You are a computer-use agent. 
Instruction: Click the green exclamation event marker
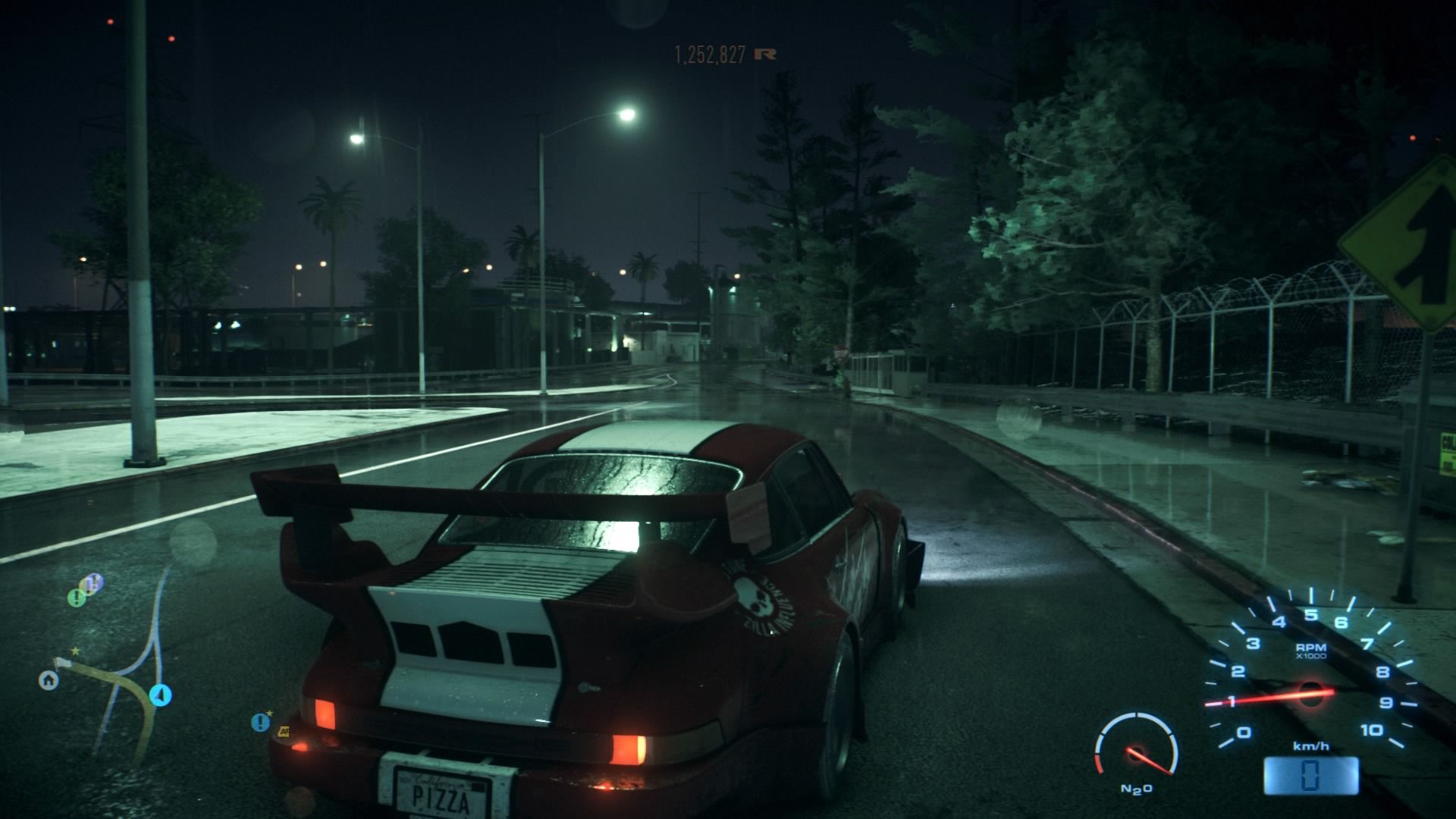tap(77, 598)
